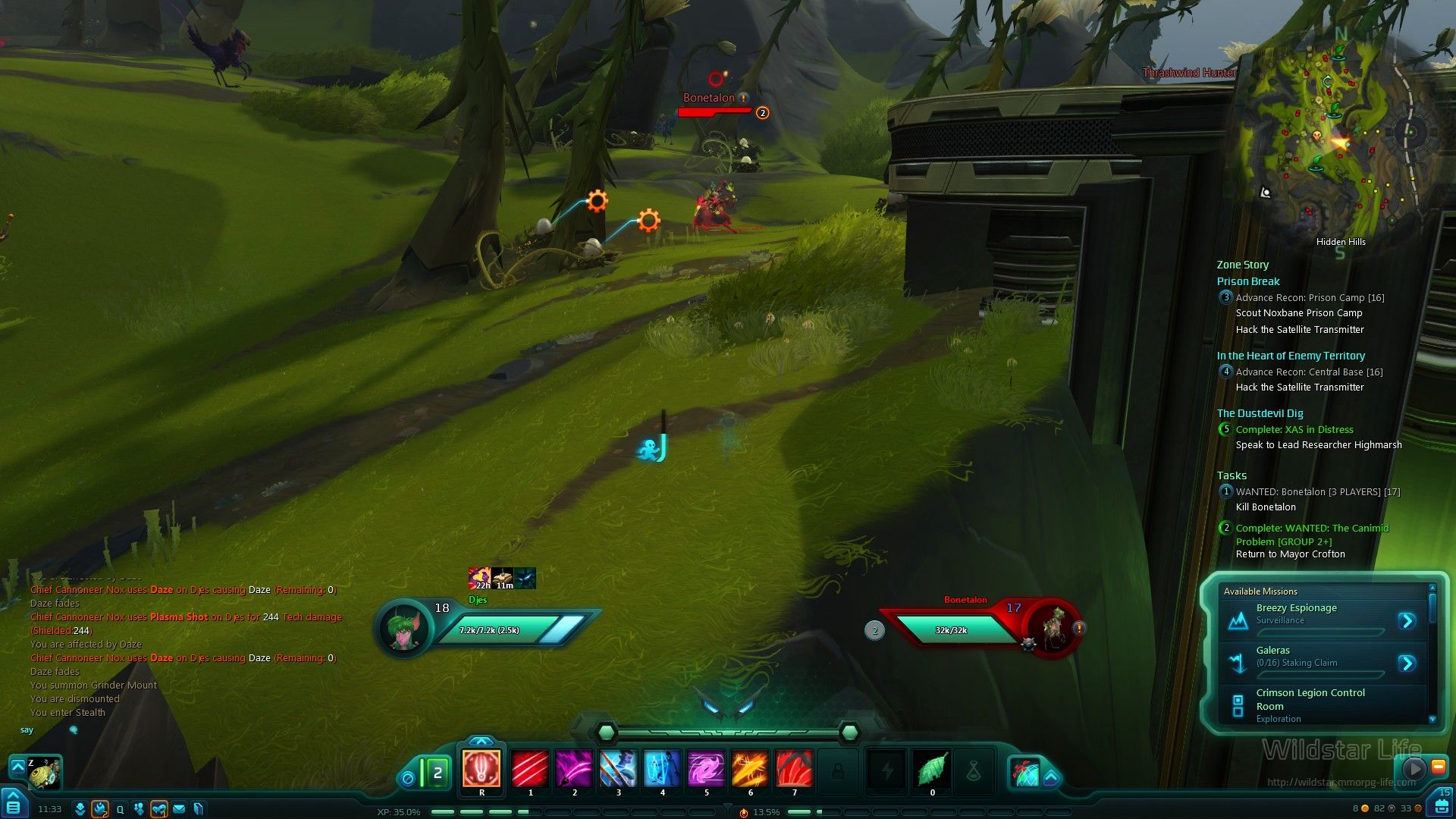Open the main menu button
Image resolution: width=1456 pixels, height=819 pixels.
(13, 805)
